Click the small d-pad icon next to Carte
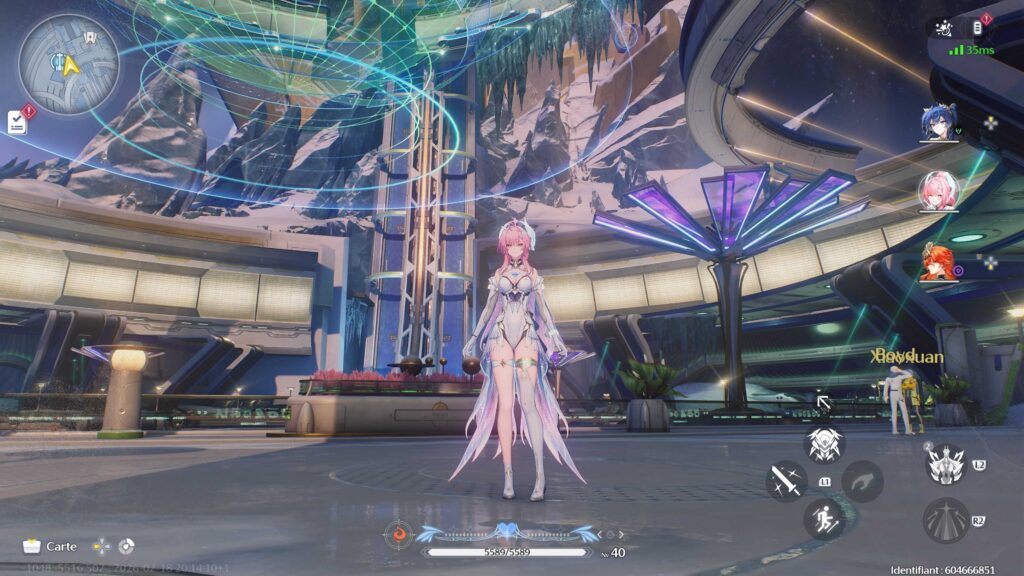1024x576 pixels. pos(100,546)
